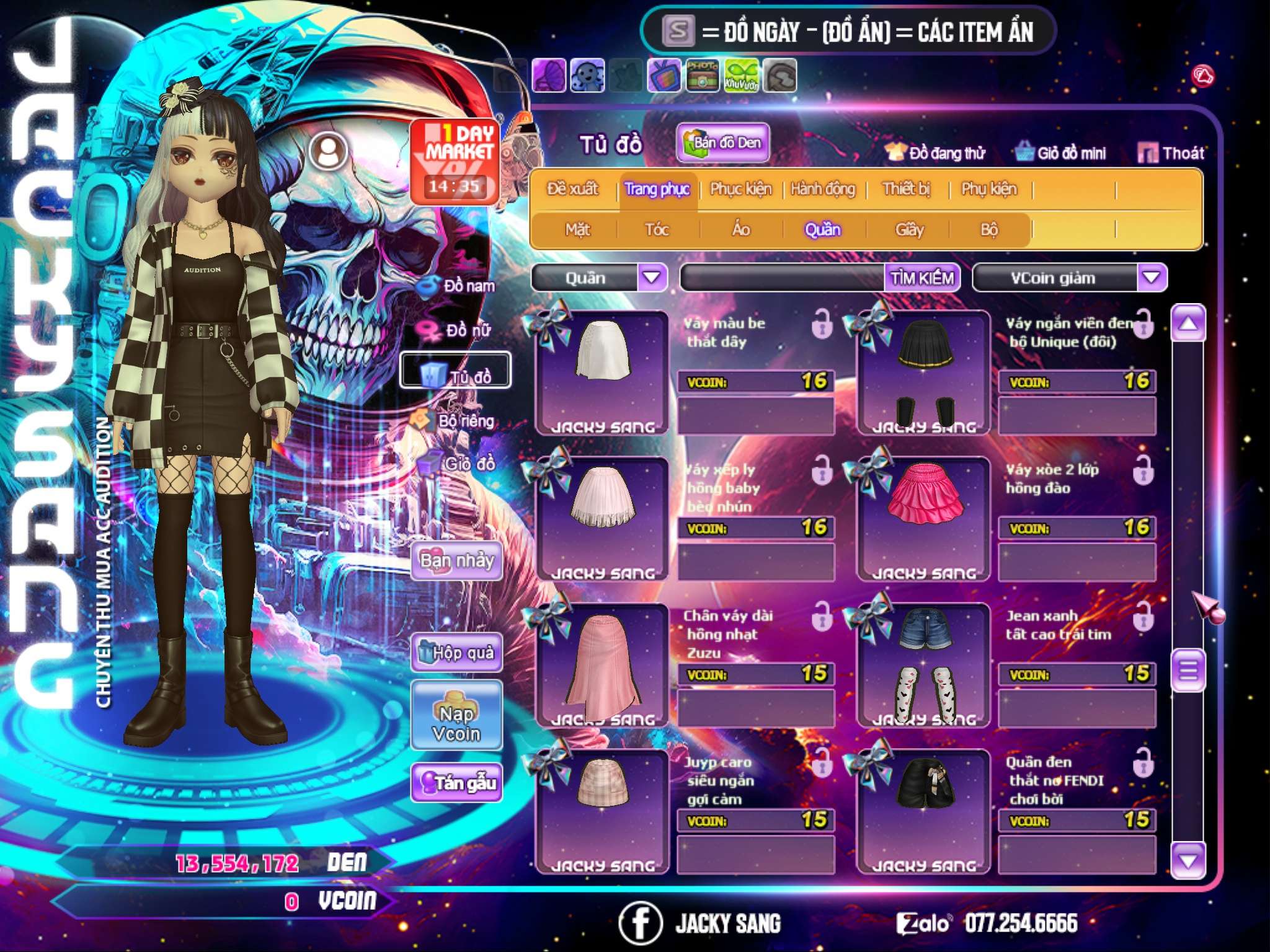
Task: Open the Bán đồ Den shop button
Action: (x=722, y=143)
